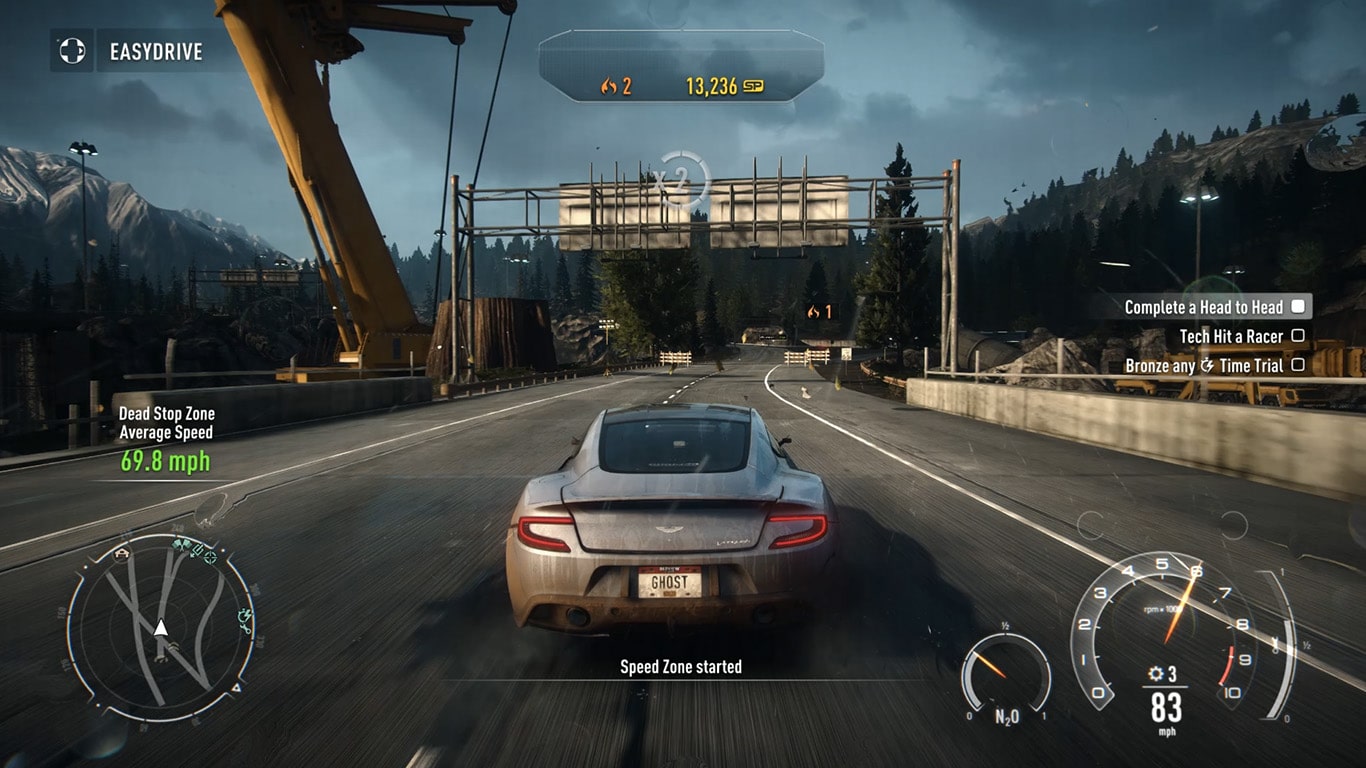Tick the Bronze any Time Trial checkbox
This screenshot has width=1366, height=768.
pyautogui.click(x=1297, y=366)
